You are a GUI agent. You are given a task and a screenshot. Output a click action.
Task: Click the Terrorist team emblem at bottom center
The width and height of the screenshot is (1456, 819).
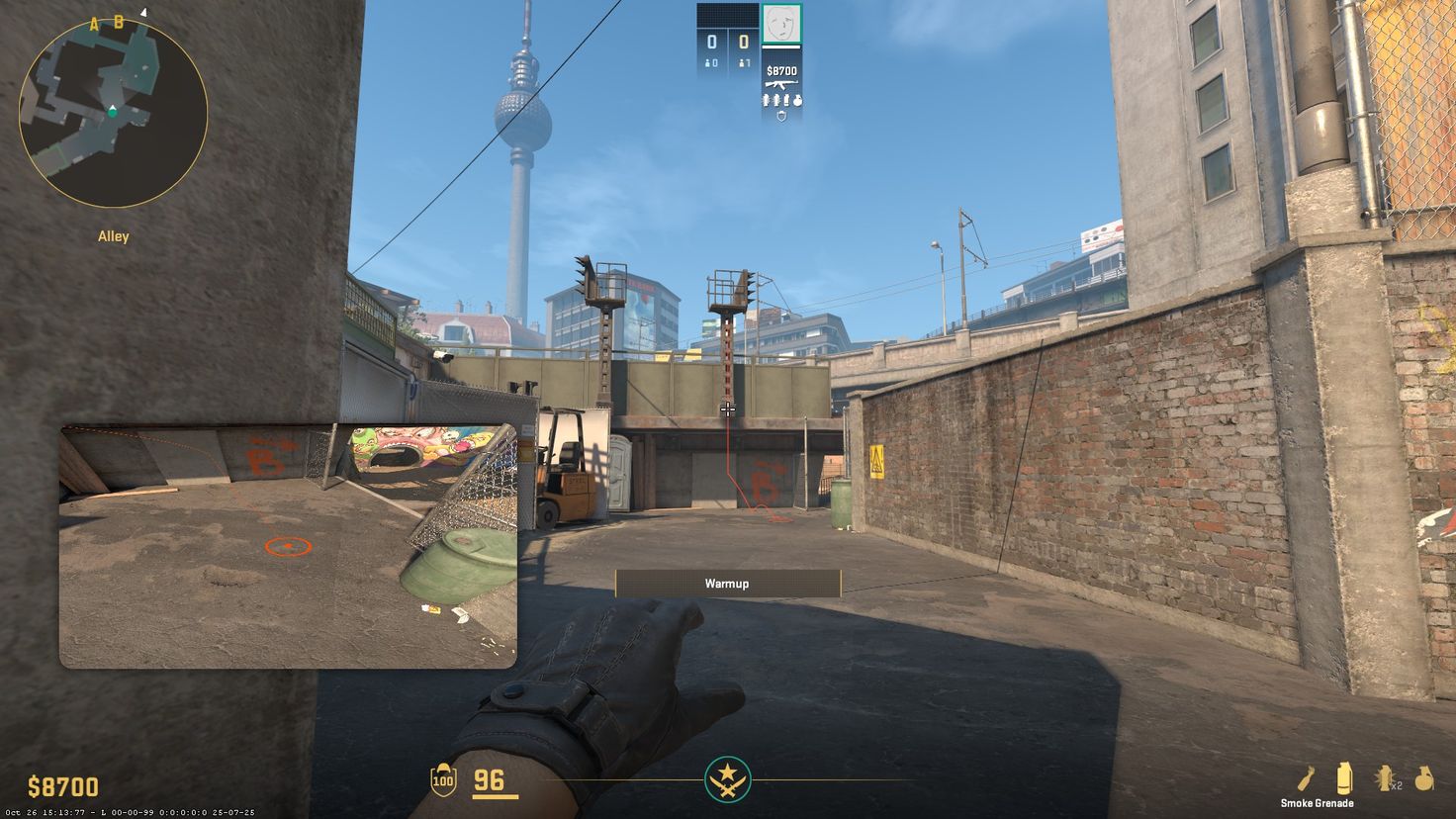728,780
